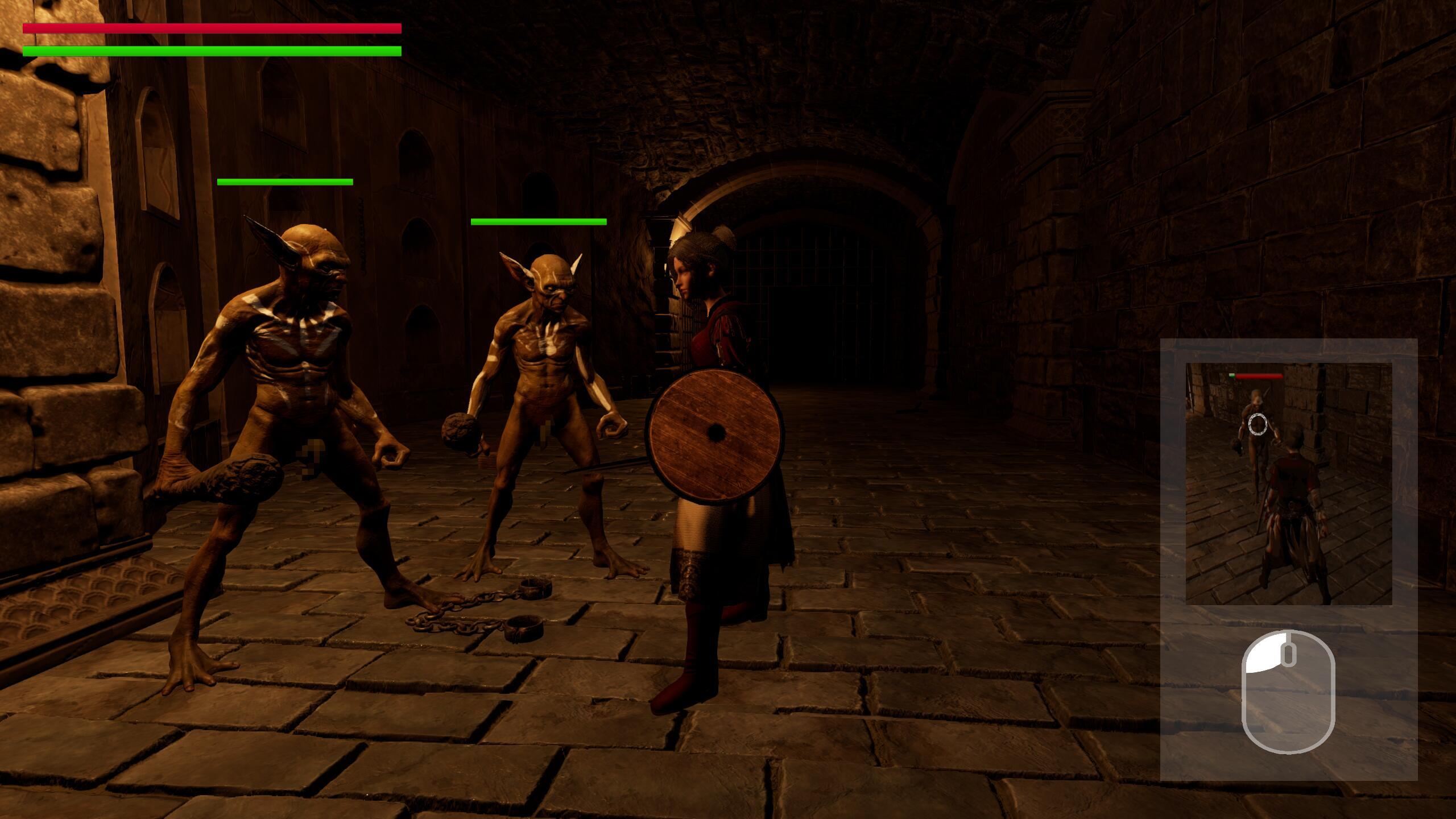Click the combat tutorial preview thumbnail
This screenshot has height=819, width=1456.
click(x=1288, y=483)
